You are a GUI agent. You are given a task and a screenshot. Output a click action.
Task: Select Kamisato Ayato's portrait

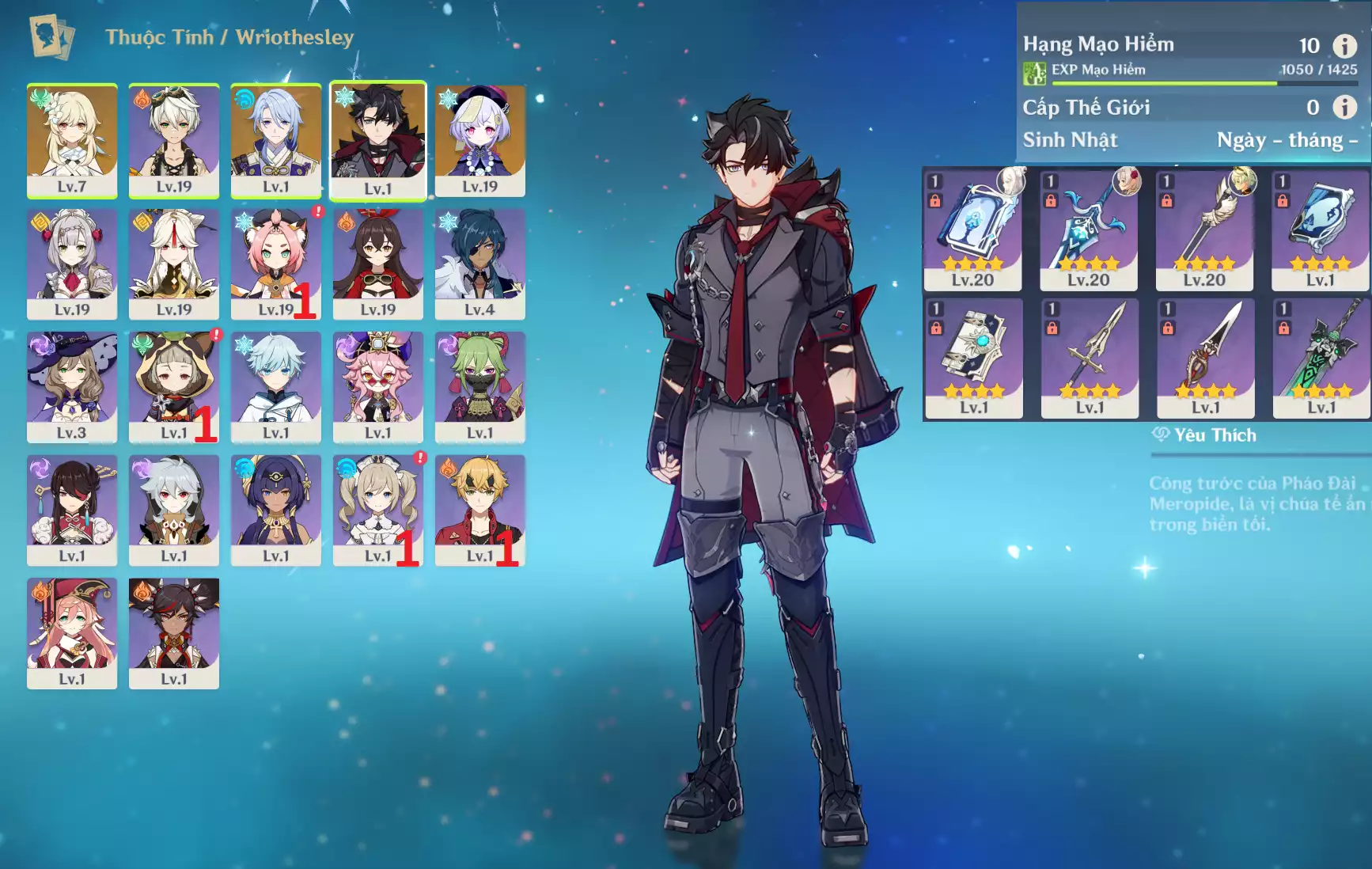[x=276, y=140]
